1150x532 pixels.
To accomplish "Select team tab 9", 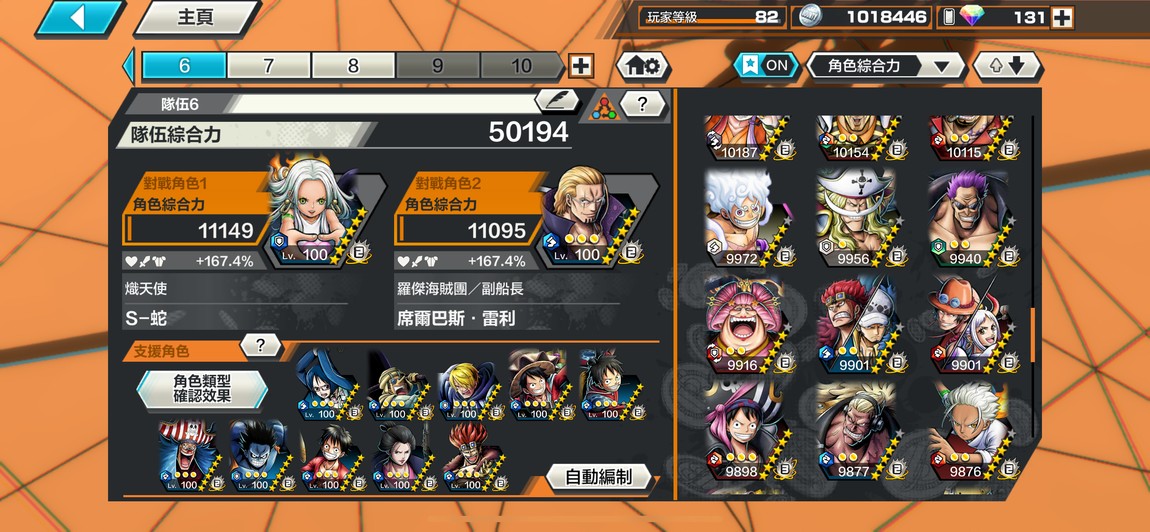I will [x=437, y=66].
